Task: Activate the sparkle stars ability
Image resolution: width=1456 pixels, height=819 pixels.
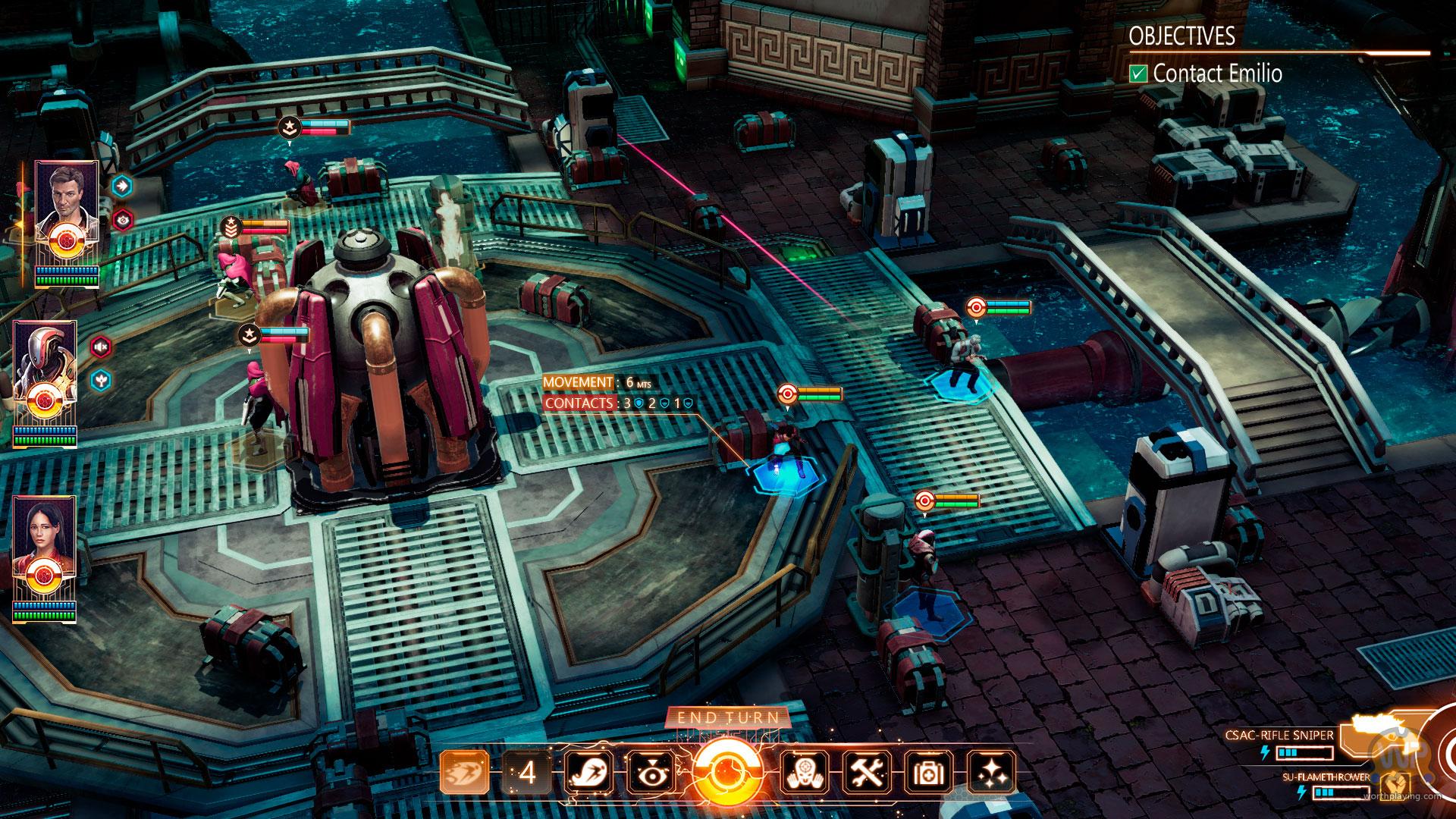Action: click(x=992, y=773)
